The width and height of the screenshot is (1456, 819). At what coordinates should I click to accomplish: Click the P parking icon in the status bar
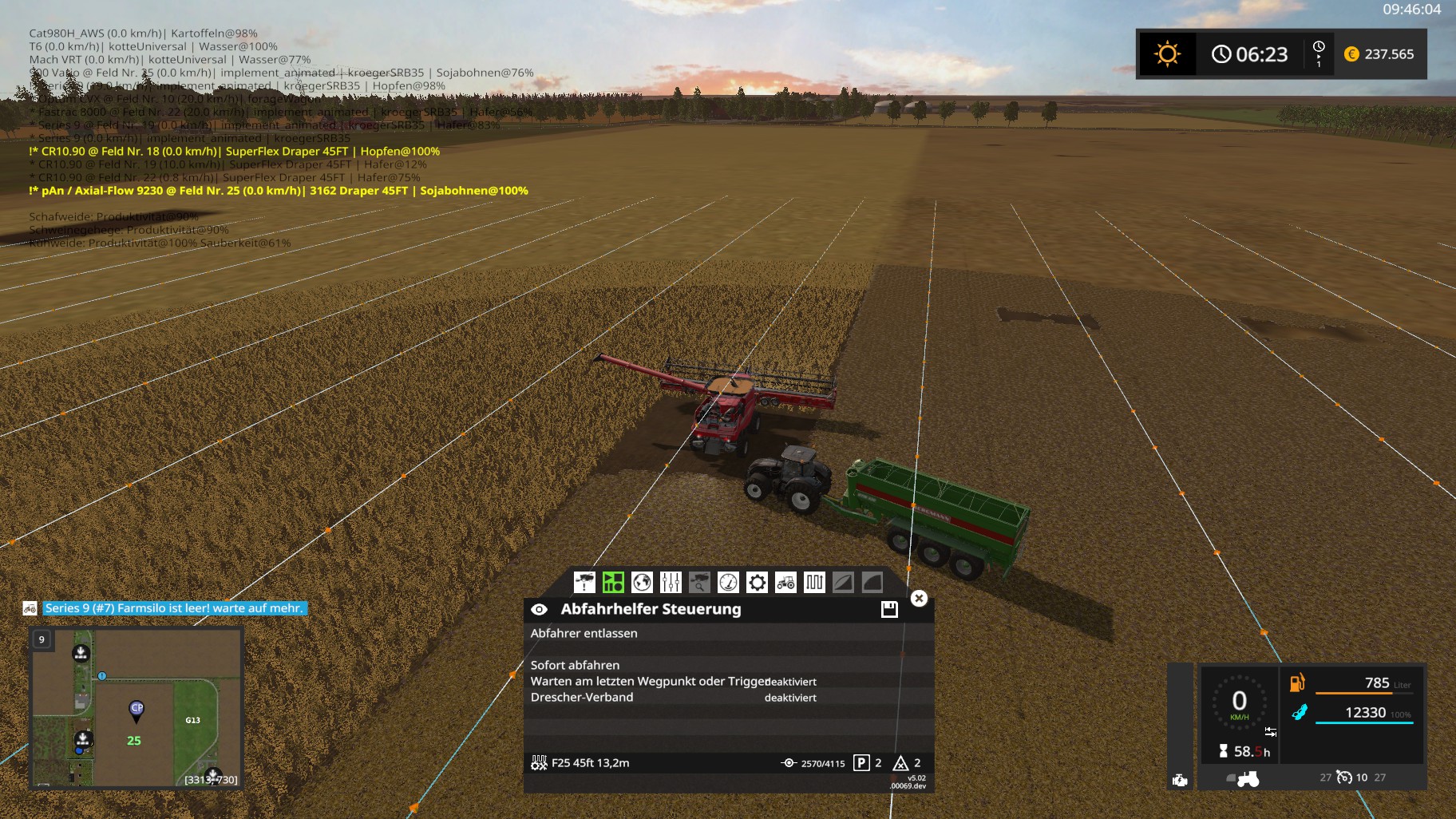click(x=862, y=763)
